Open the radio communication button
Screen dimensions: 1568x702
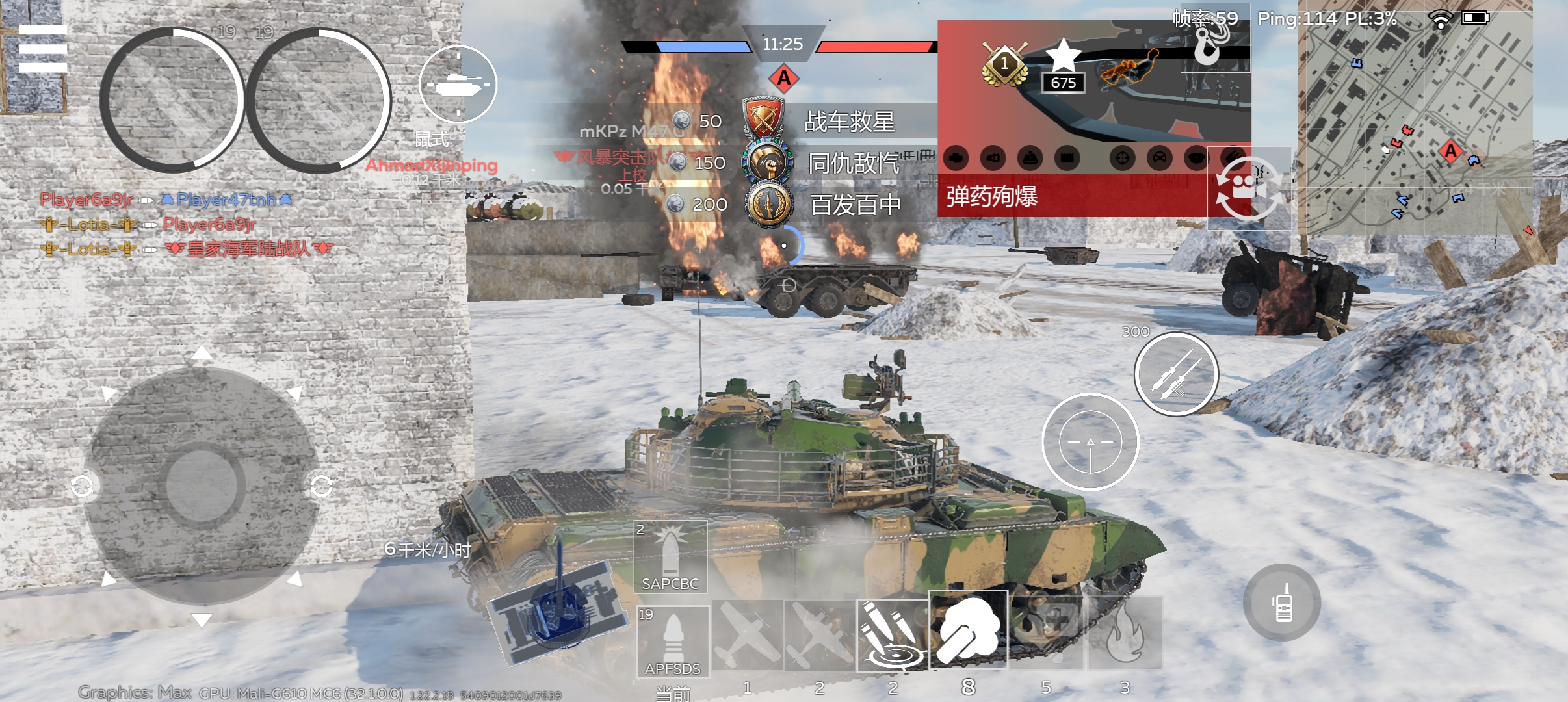tap(1282, 603)
